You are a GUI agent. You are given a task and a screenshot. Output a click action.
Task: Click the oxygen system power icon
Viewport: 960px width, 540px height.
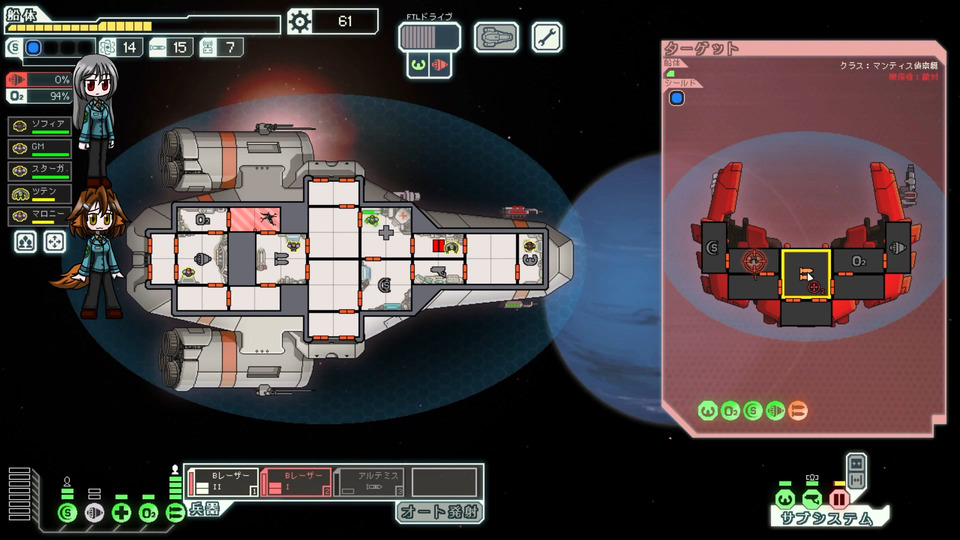point(149,513)
